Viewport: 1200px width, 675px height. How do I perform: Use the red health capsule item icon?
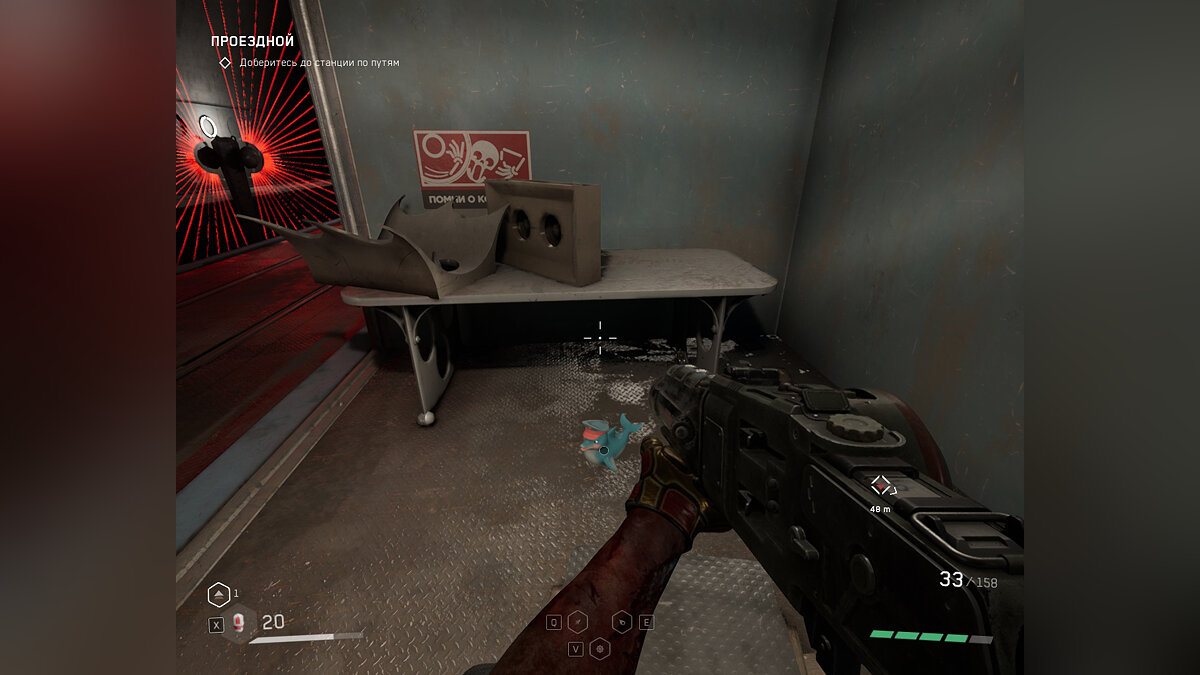239,624
